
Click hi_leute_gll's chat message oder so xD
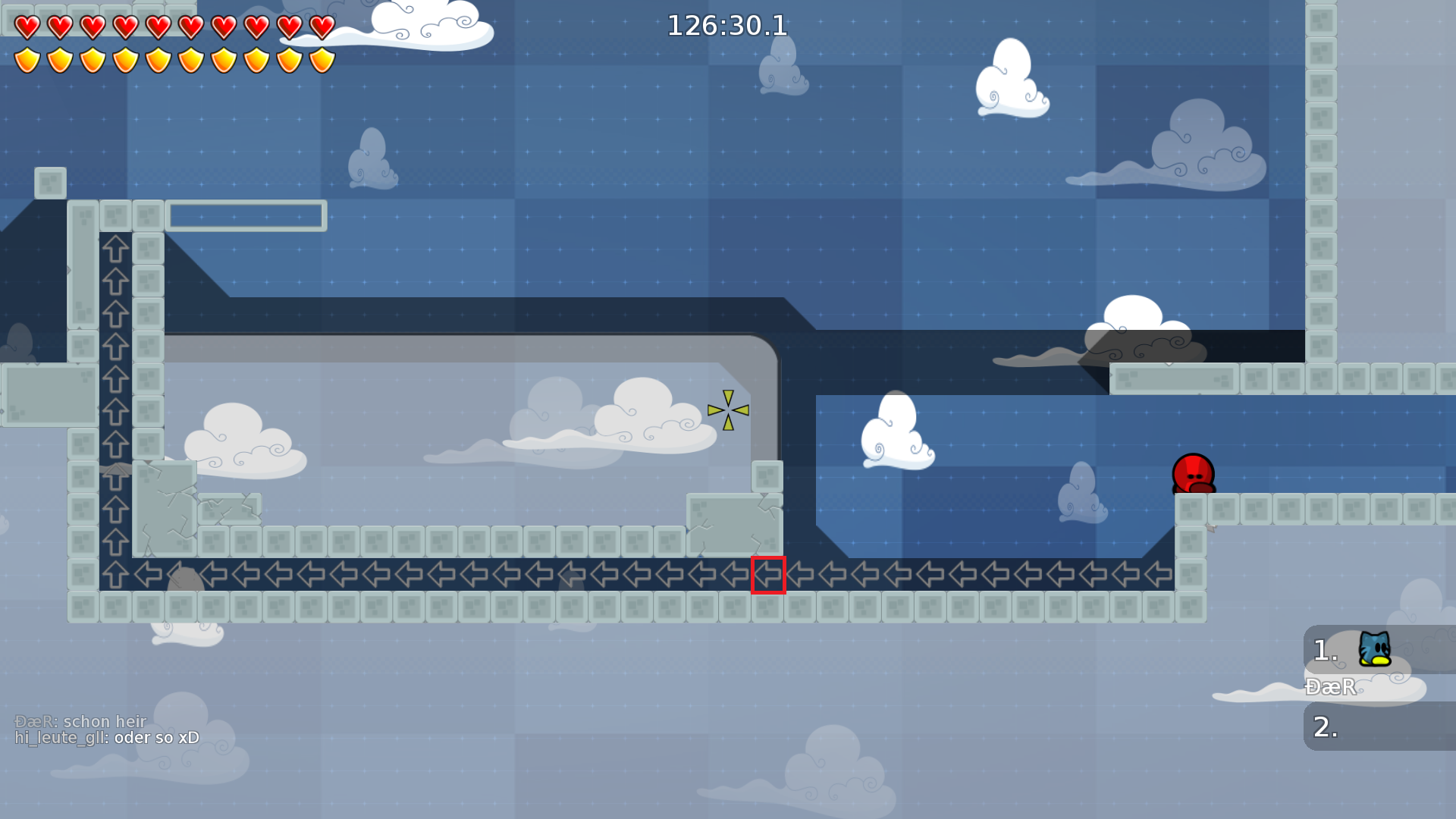click(106, 736)
